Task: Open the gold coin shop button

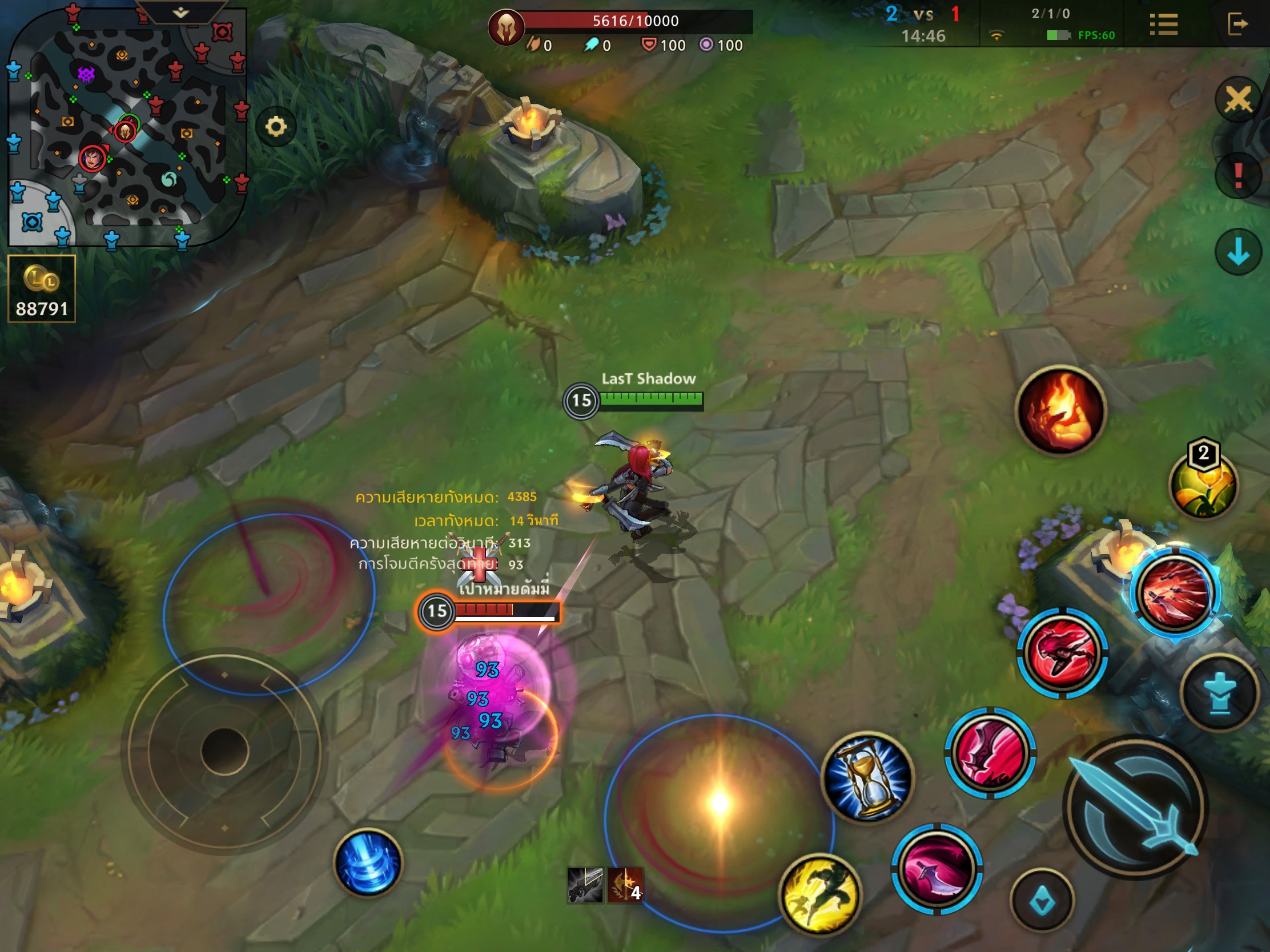Action: [x=41, y=289]
